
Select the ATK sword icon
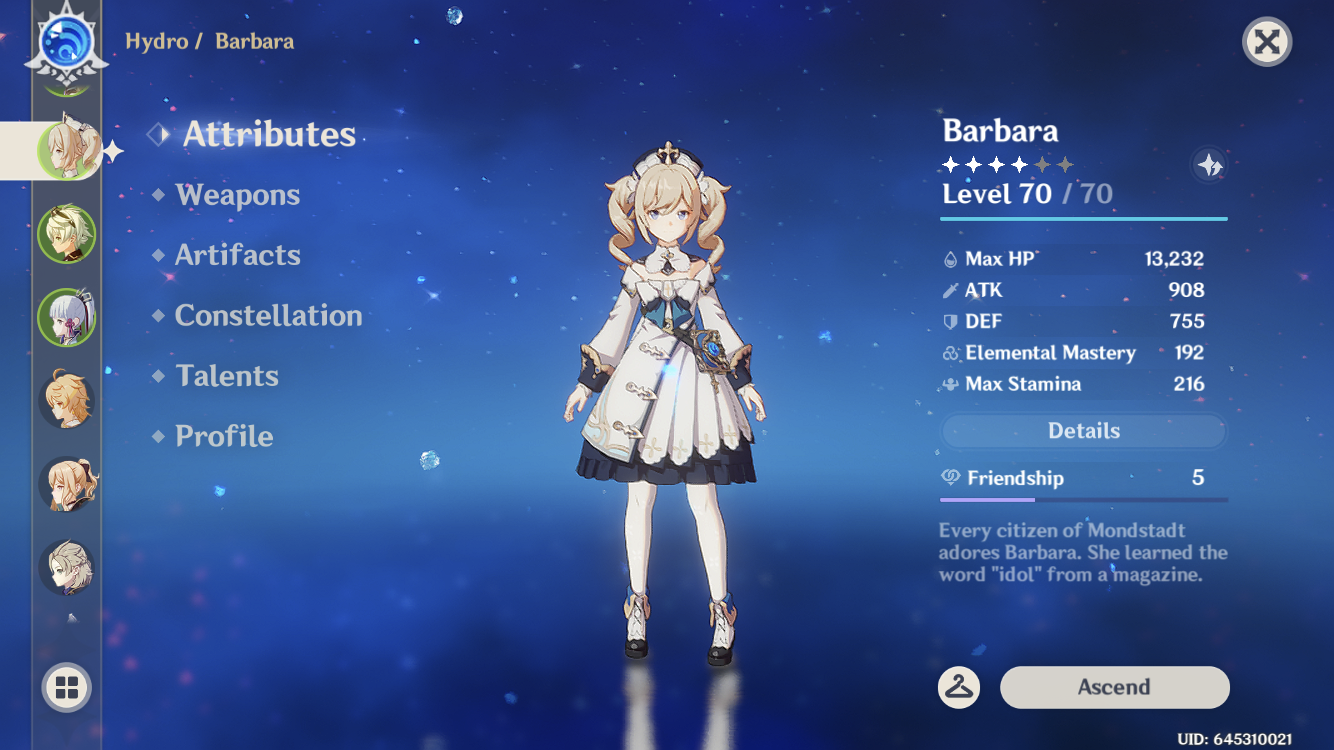[x=952, y=290]
